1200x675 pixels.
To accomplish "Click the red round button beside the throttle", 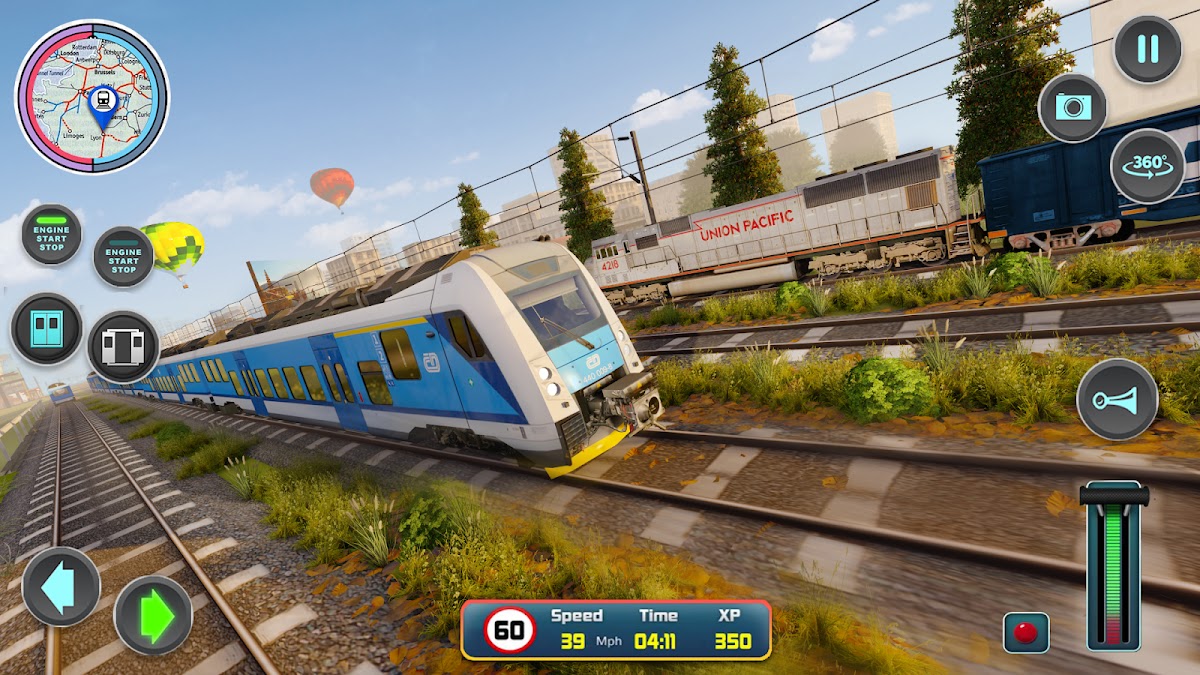I will 1026,633.
